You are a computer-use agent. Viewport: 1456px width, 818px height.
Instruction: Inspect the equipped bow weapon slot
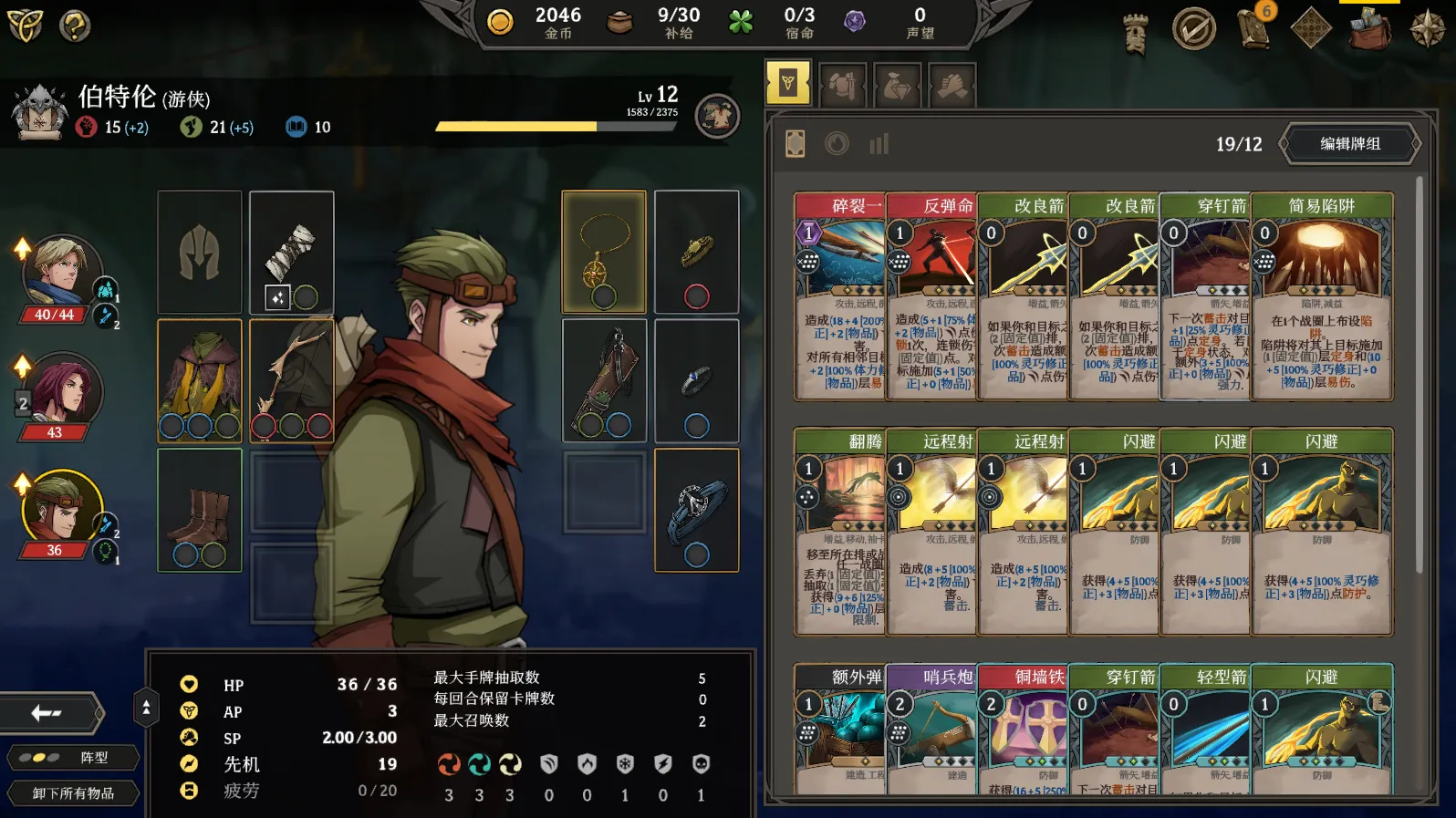pyautogui.click(x=291, y=379)
